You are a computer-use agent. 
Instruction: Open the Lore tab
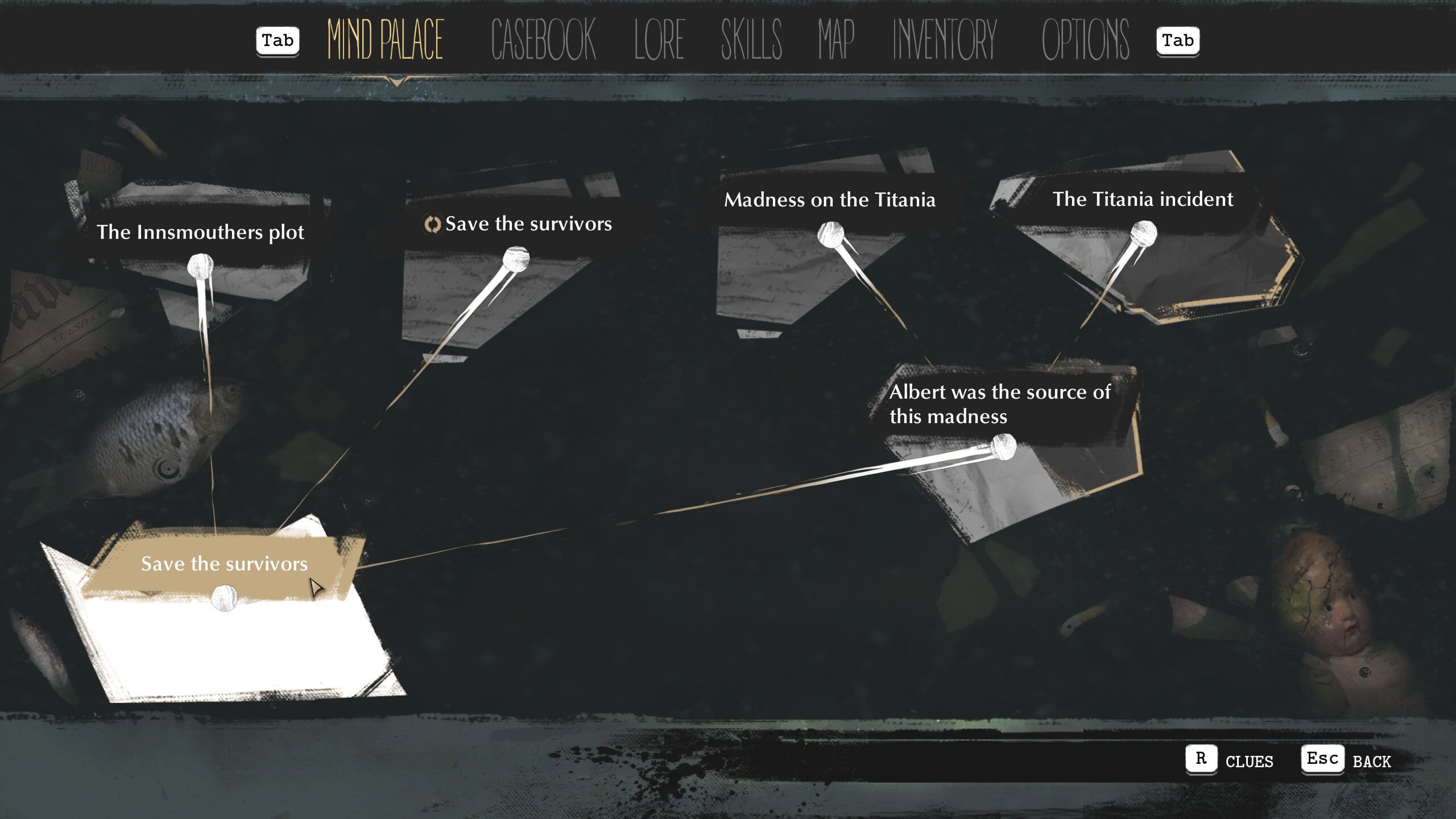pos(659,40)
